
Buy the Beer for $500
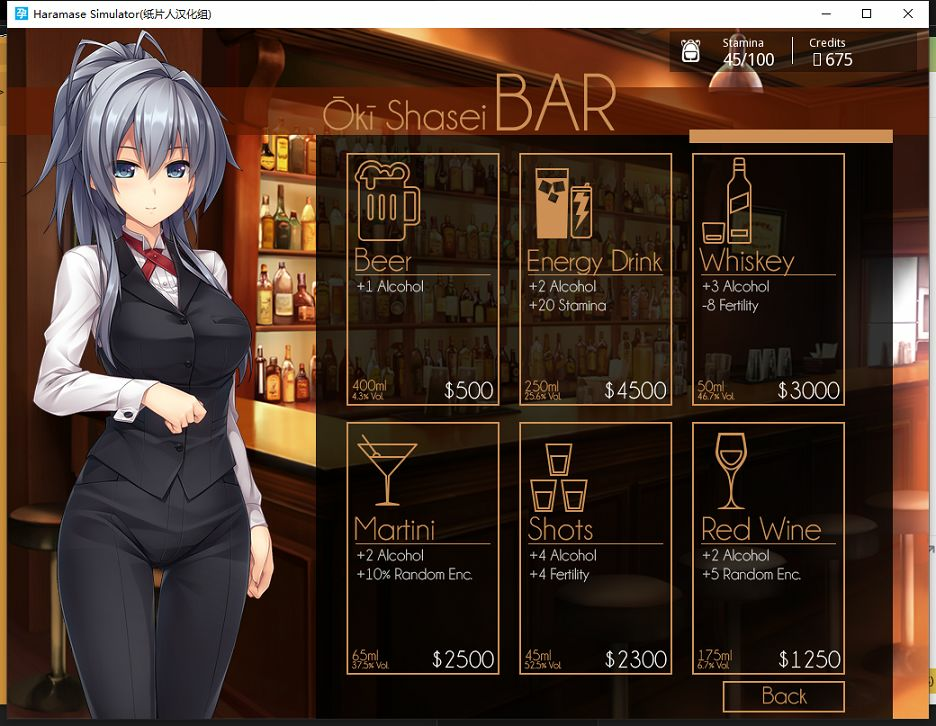point(423,279)
